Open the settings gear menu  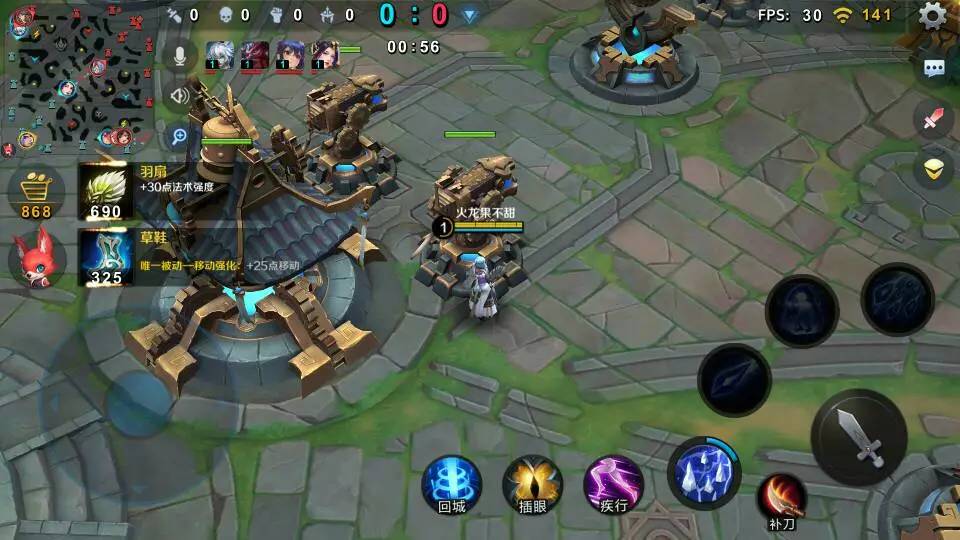(932, 15)
